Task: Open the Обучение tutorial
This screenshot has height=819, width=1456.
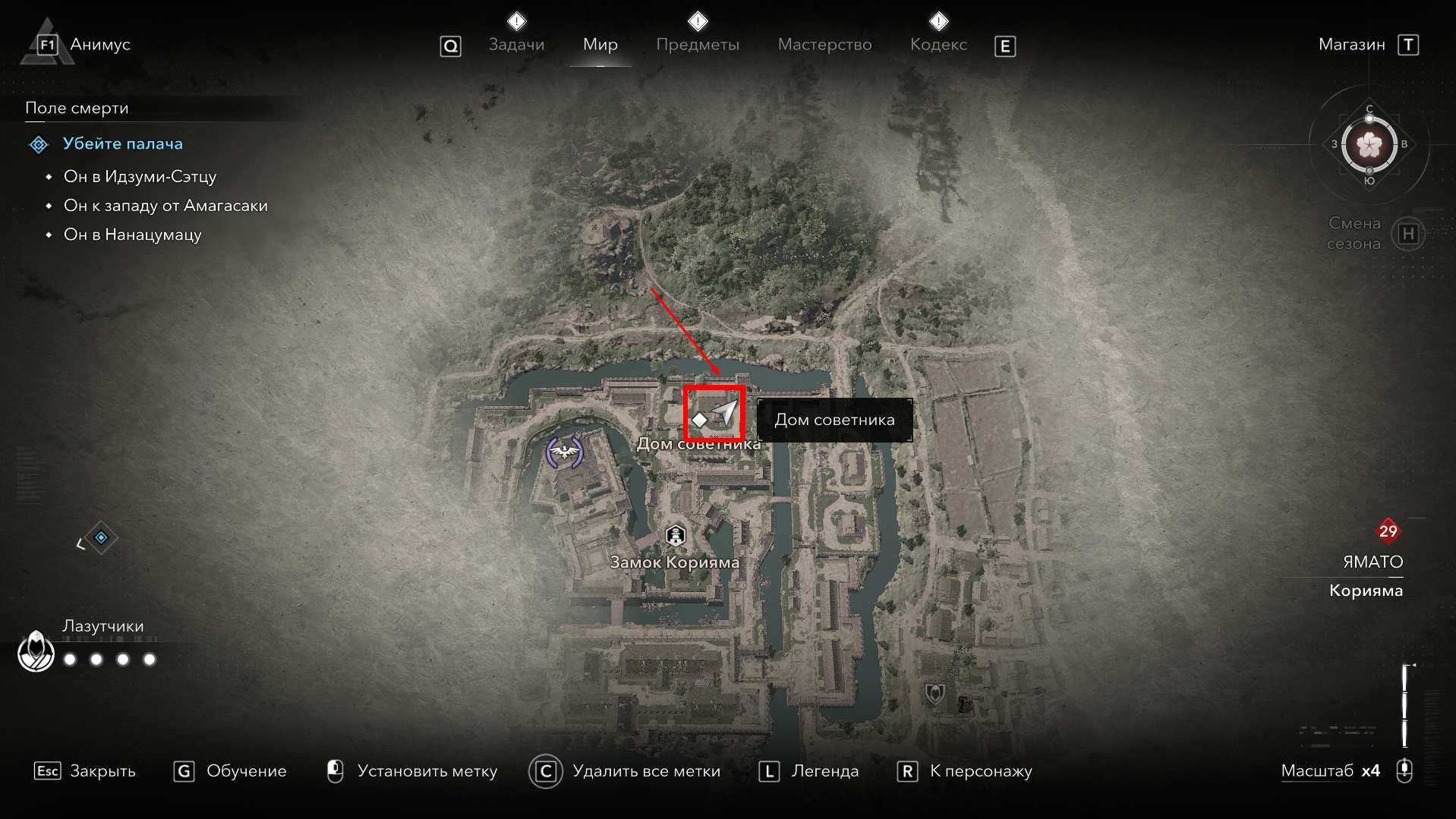Action: click(x=230, y=771)
